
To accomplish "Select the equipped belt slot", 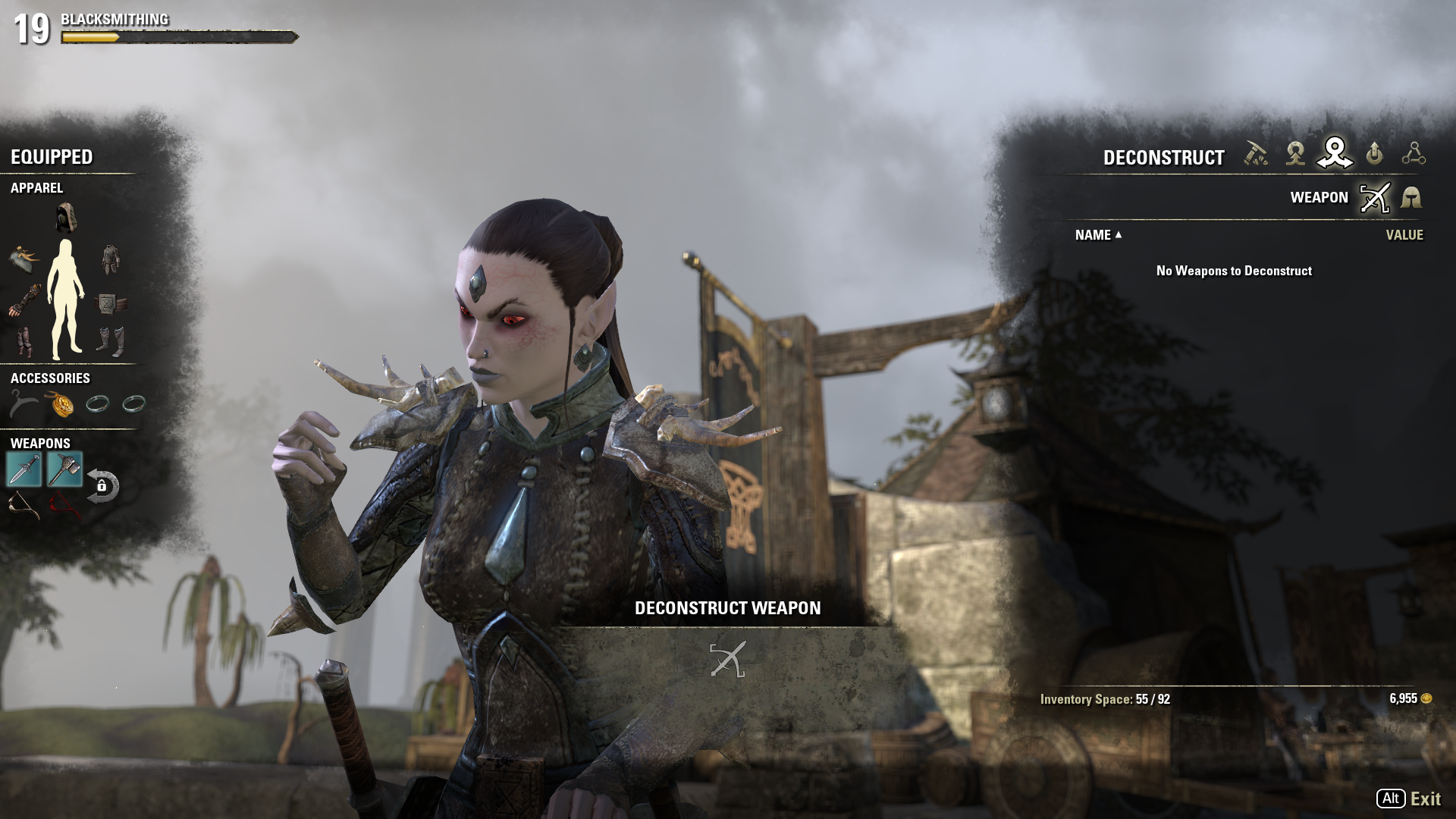I will (x=110, y=303).
